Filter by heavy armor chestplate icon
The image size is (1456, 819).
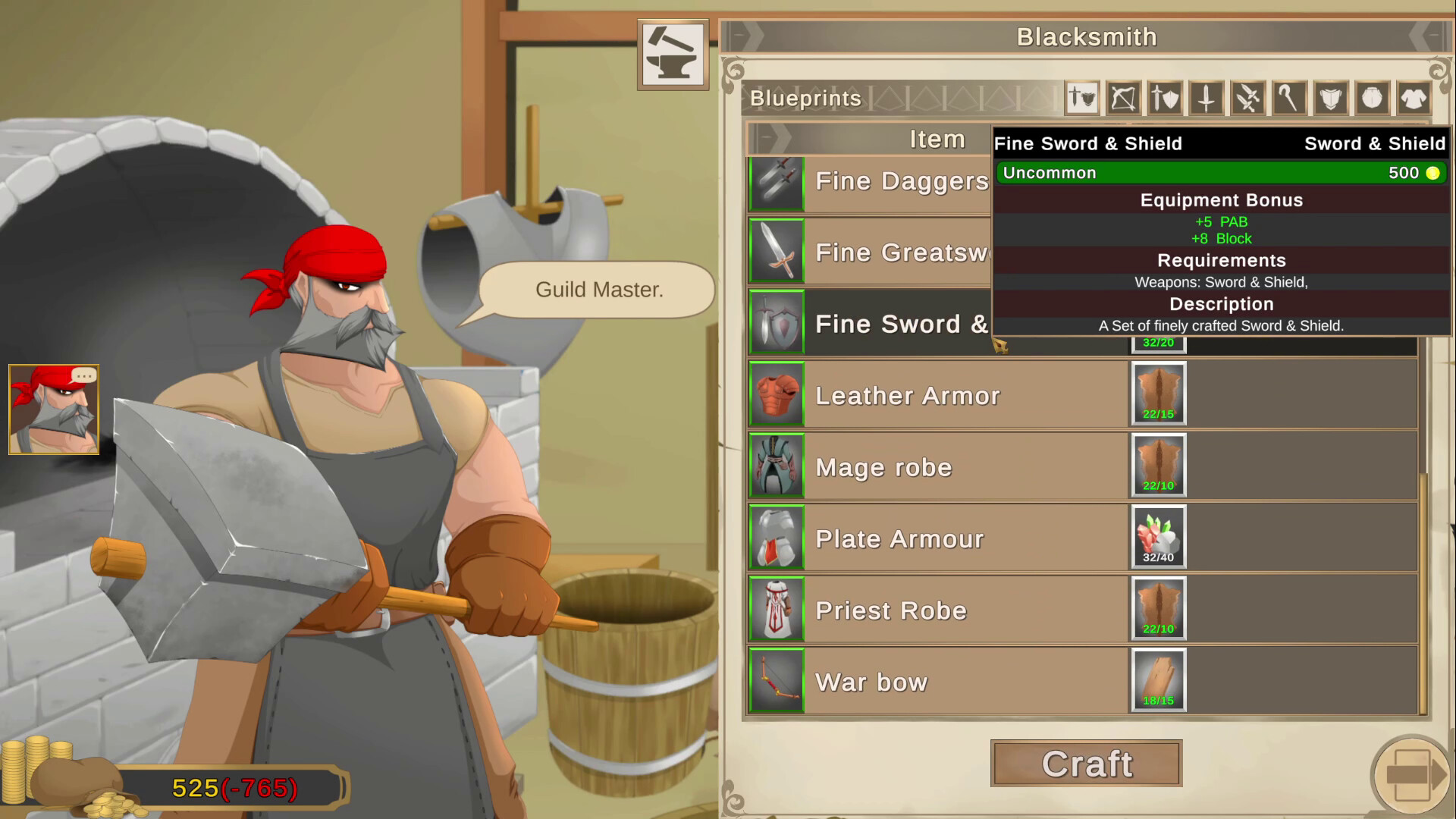tap(1331, 98)
